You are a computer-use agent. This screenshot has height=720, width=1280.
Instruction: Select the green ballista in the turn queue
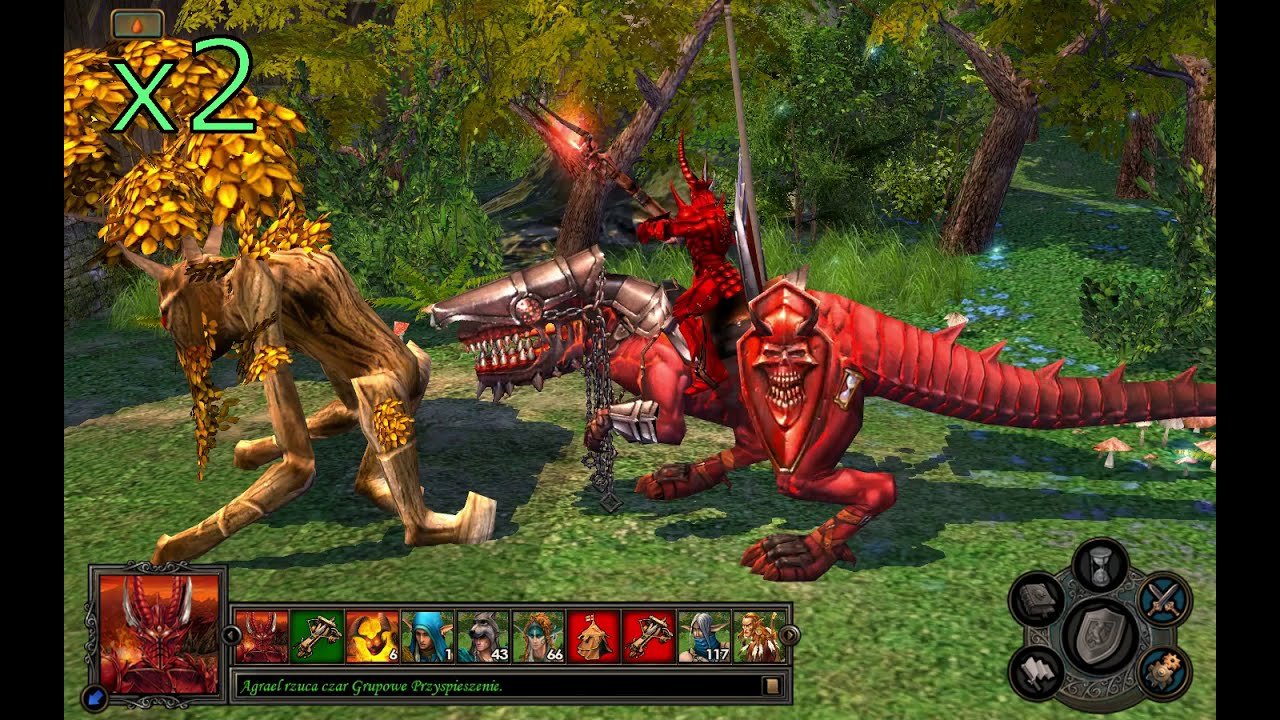tap(318, 637)
